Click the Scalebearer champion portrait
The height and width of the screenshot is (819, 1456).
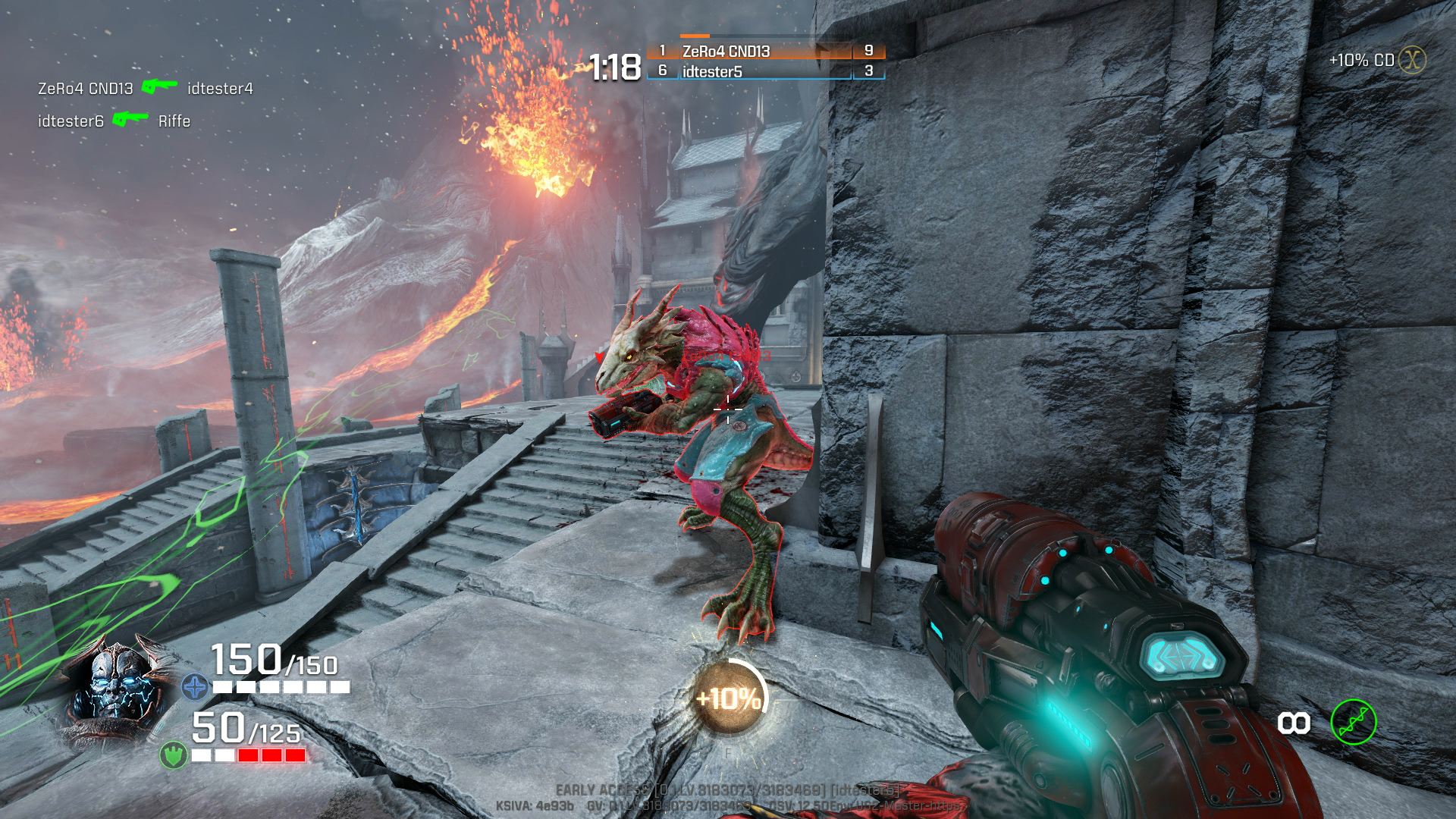(121, 686)
